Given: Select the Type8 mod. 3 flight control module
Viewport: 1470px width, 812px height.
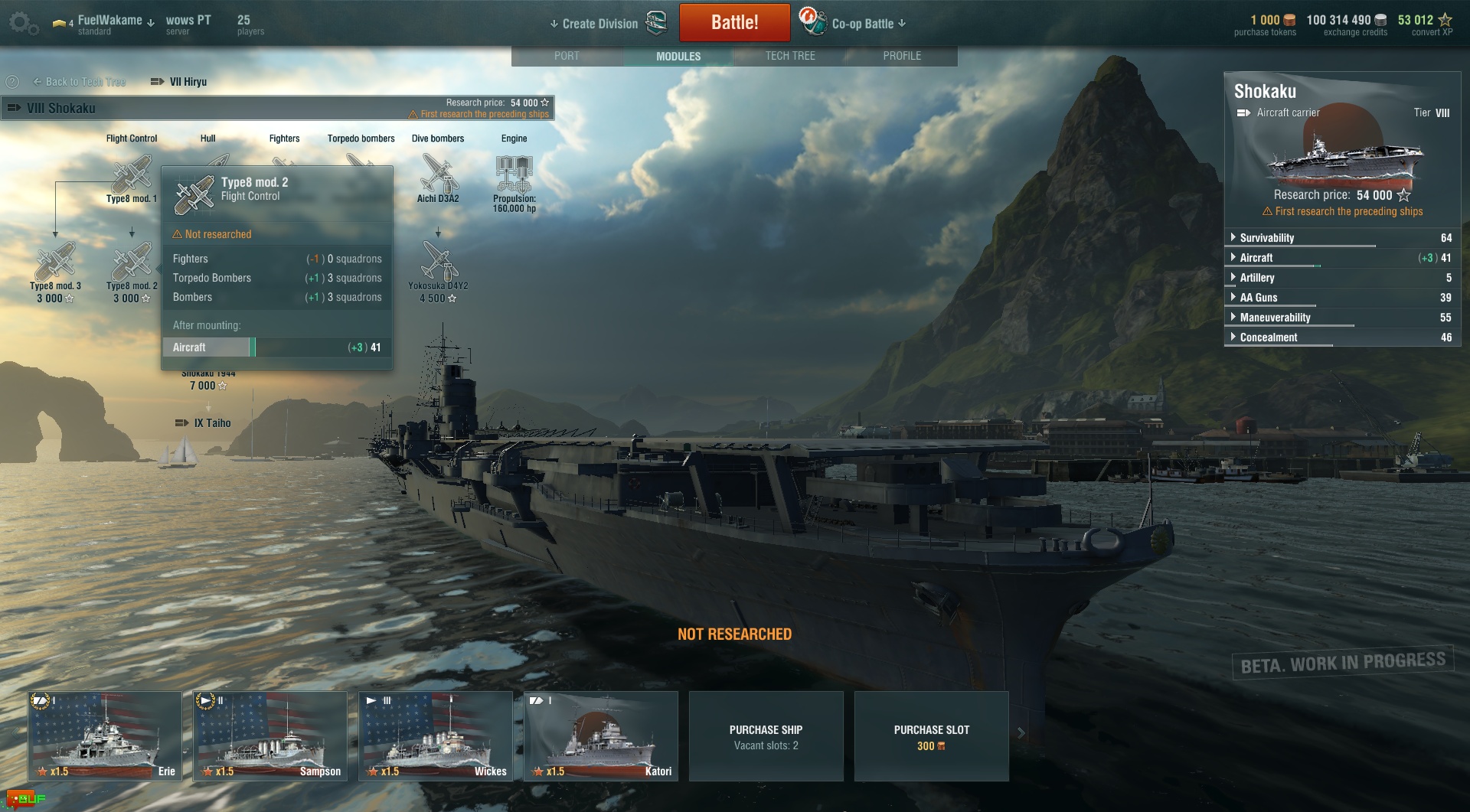Looking at the screenshot, I should coord(55,264).
